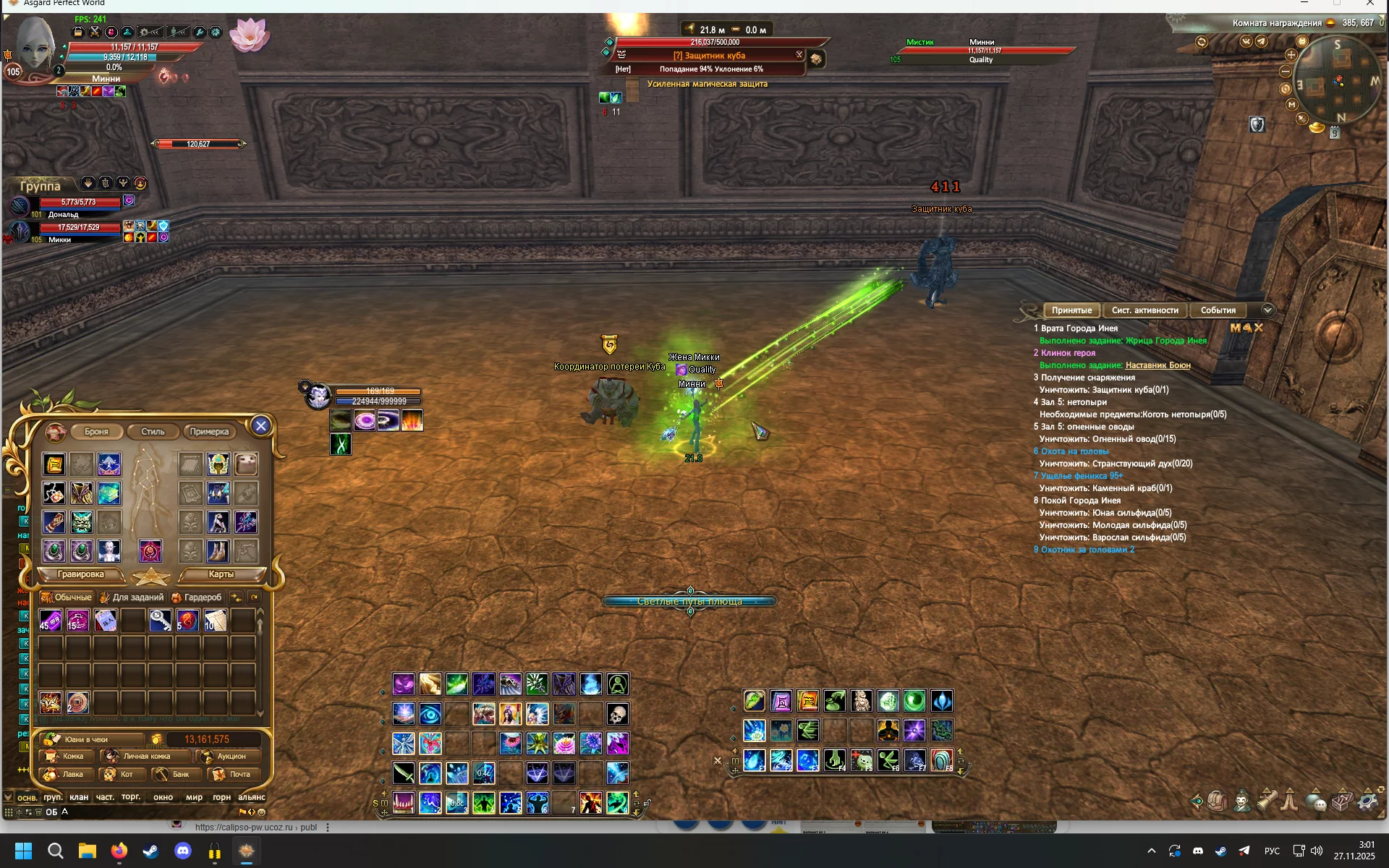Open the Сист. активности tab
Viewport: 1389px width, 868px height.
pos(1144,310)
